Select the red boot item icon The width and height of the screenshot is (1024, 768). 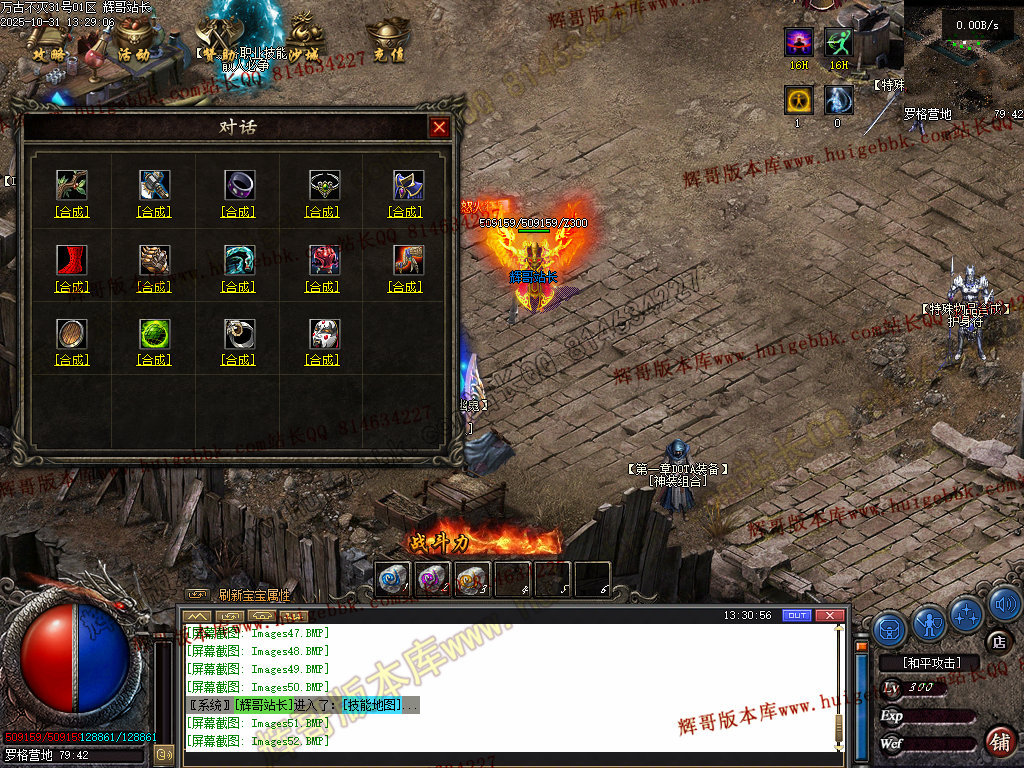(71, 260)
